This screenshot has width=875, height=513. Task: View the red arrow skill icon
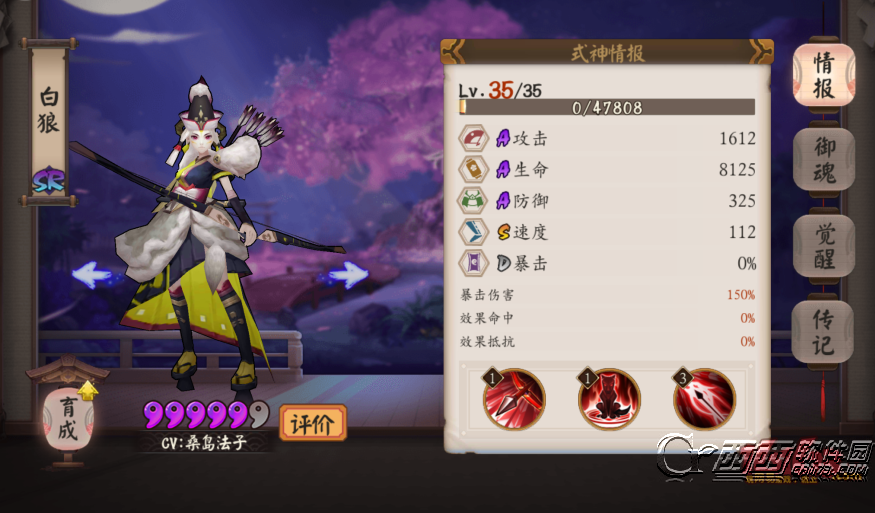pos(514,399)
